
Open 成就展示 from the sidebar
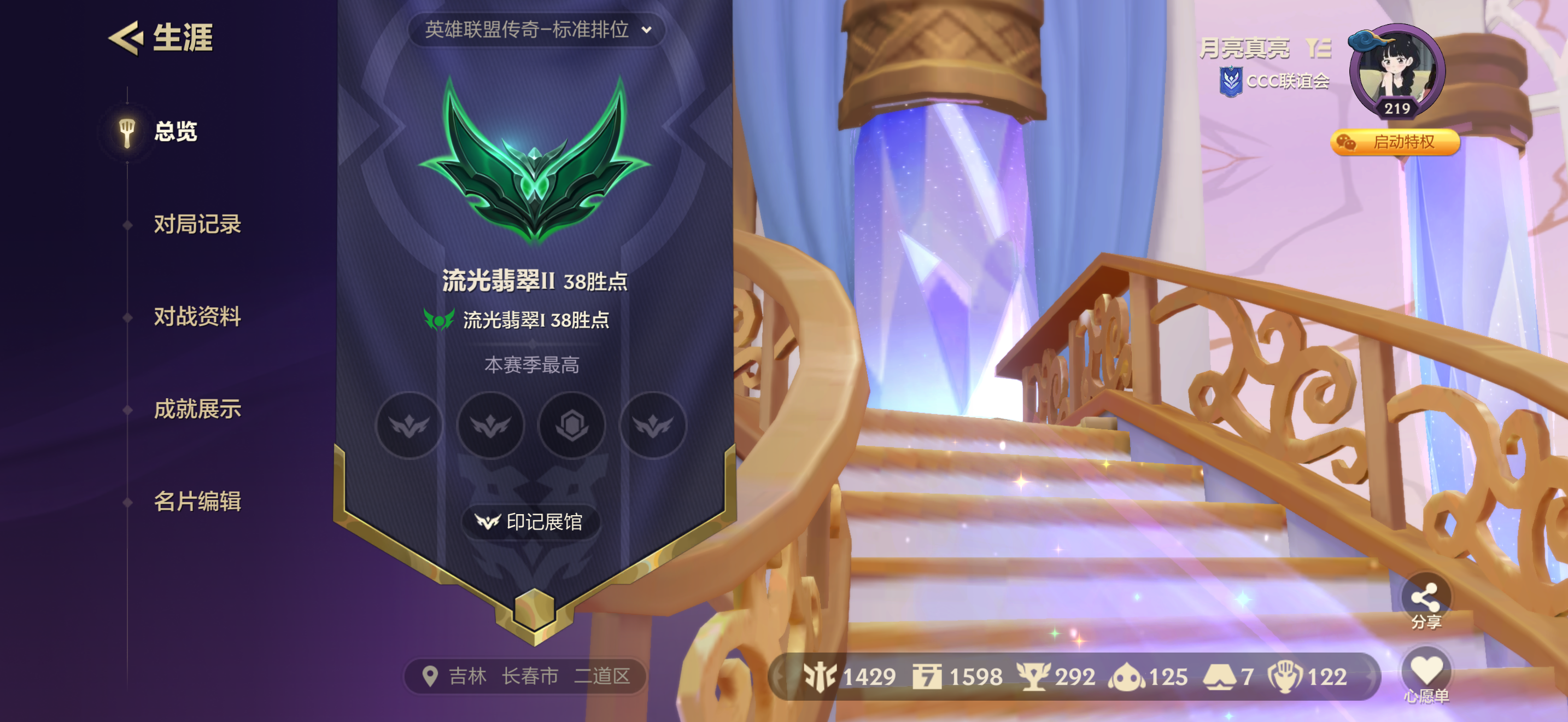tap(199, 410)
